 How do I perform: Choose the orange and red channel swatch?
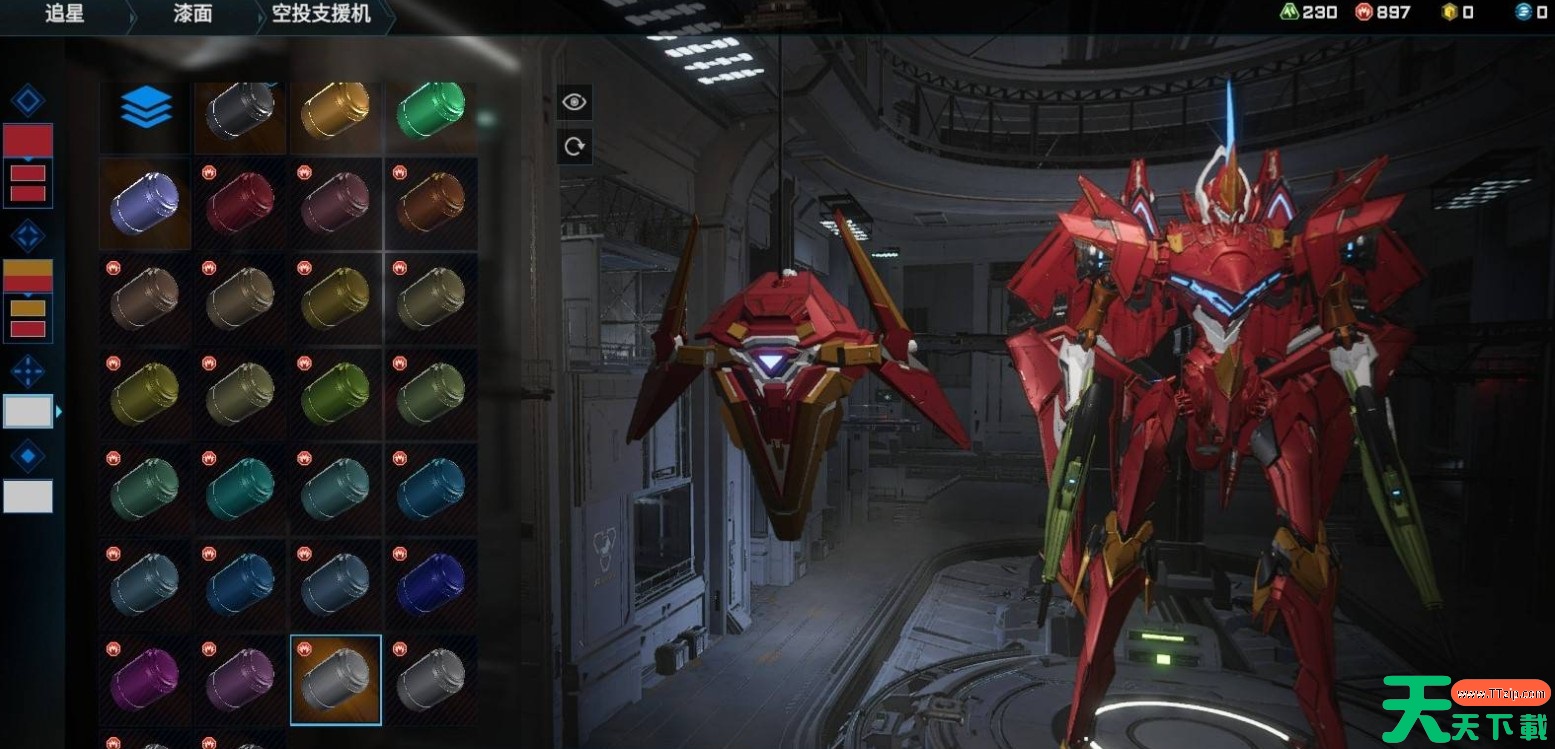tap(28, 275)
